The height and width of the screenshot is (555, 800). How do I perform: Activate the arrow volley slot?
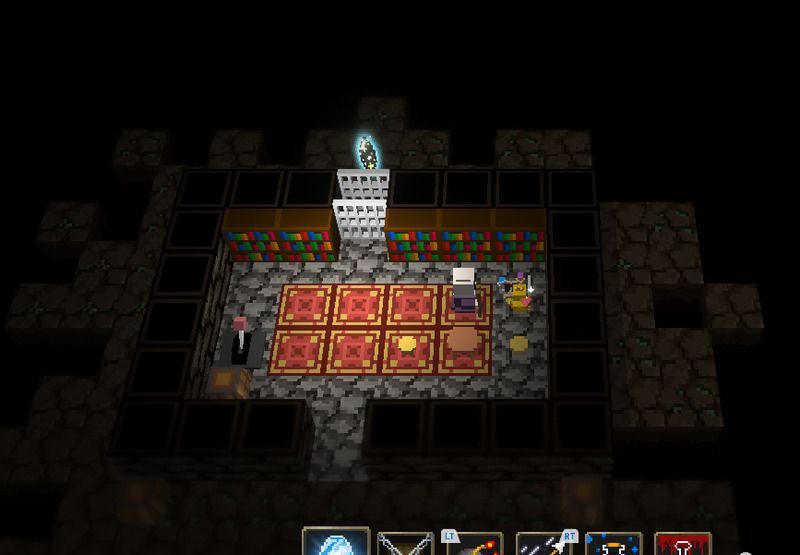[545, 544]
